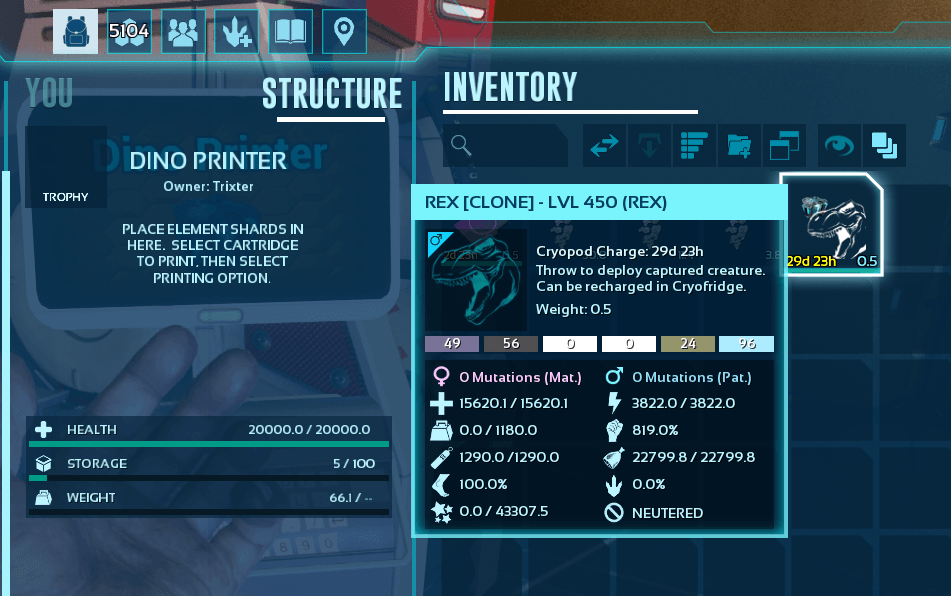Select the Rex cryopod inventory slot
This screenshot has width=951, height=596.
pos(832,225)
